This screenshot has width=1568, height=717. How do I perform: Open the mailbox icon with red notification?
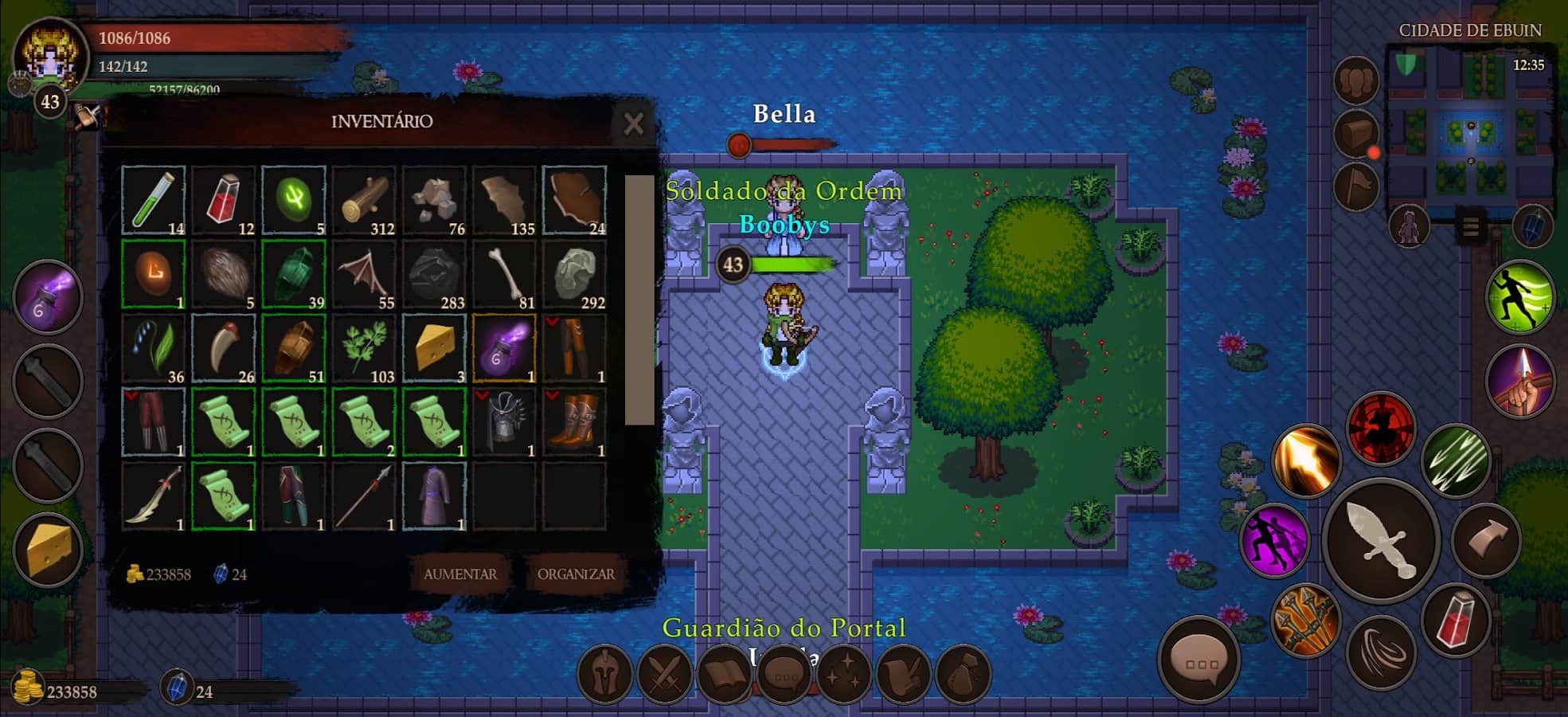pyautogui.click(x=1355, y=135)
